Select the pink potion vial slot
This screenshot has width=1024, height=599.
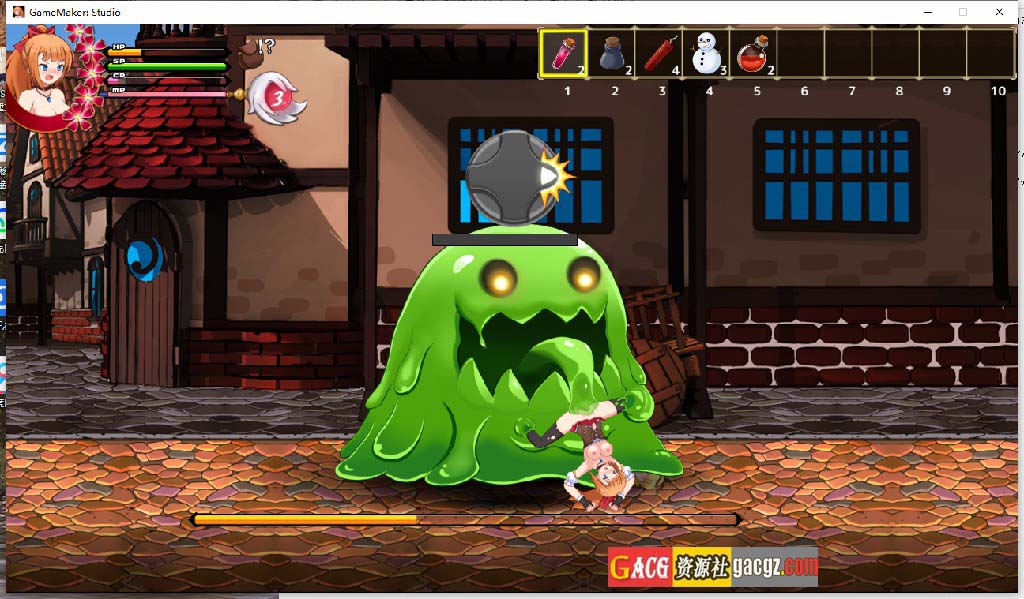coord(563,53)
